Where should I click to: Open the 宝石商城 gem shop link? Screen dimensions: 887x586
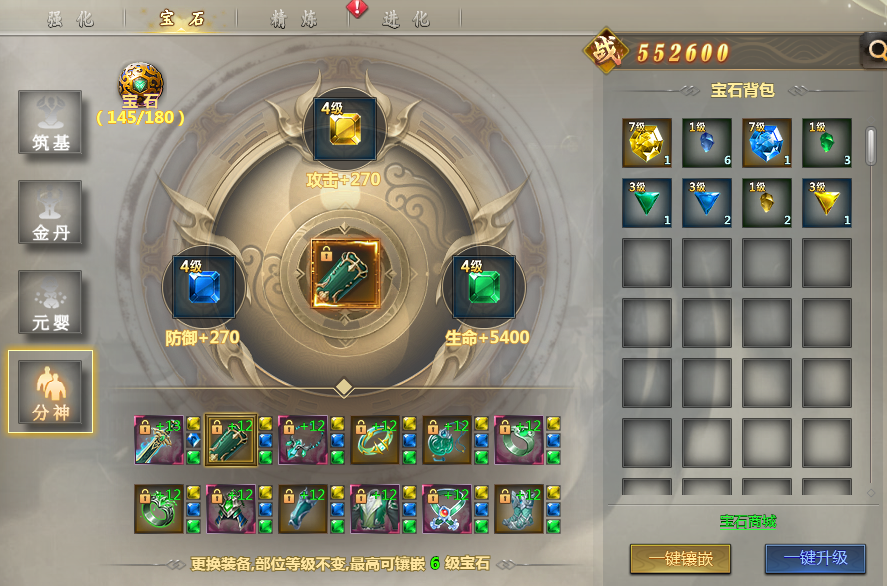748,521
